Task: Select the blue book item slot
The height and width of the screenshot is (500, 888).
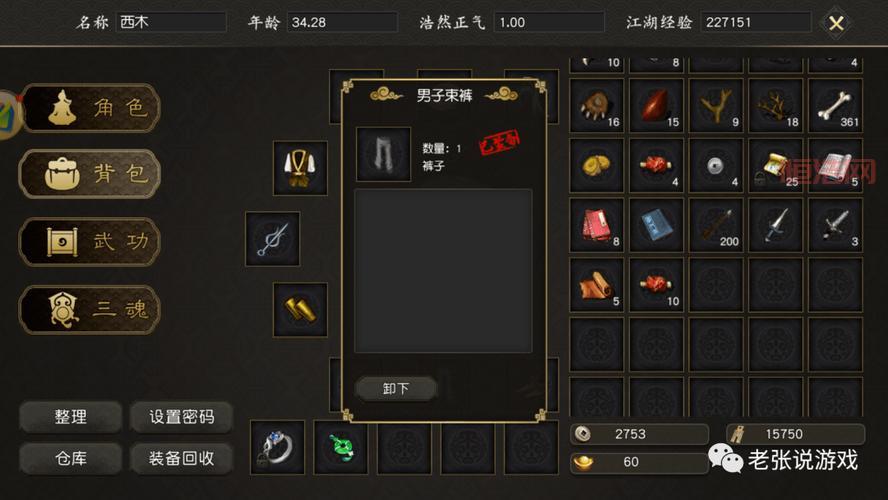Action: [x=657, y=225]
